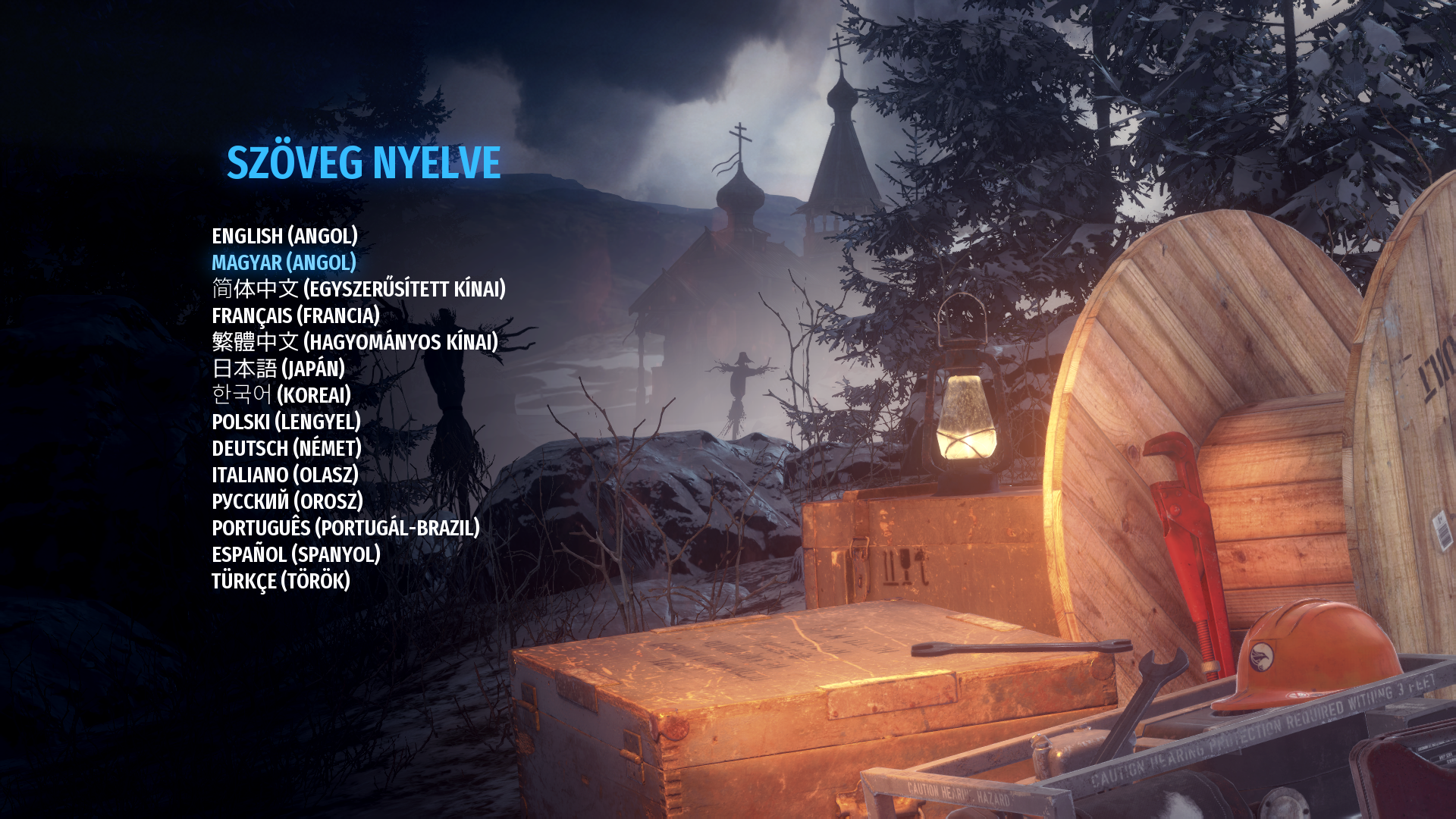The width and height of the screenshot is (1456, 819).
Task: Select Polski (Lengyel) language
Action: 286,422
